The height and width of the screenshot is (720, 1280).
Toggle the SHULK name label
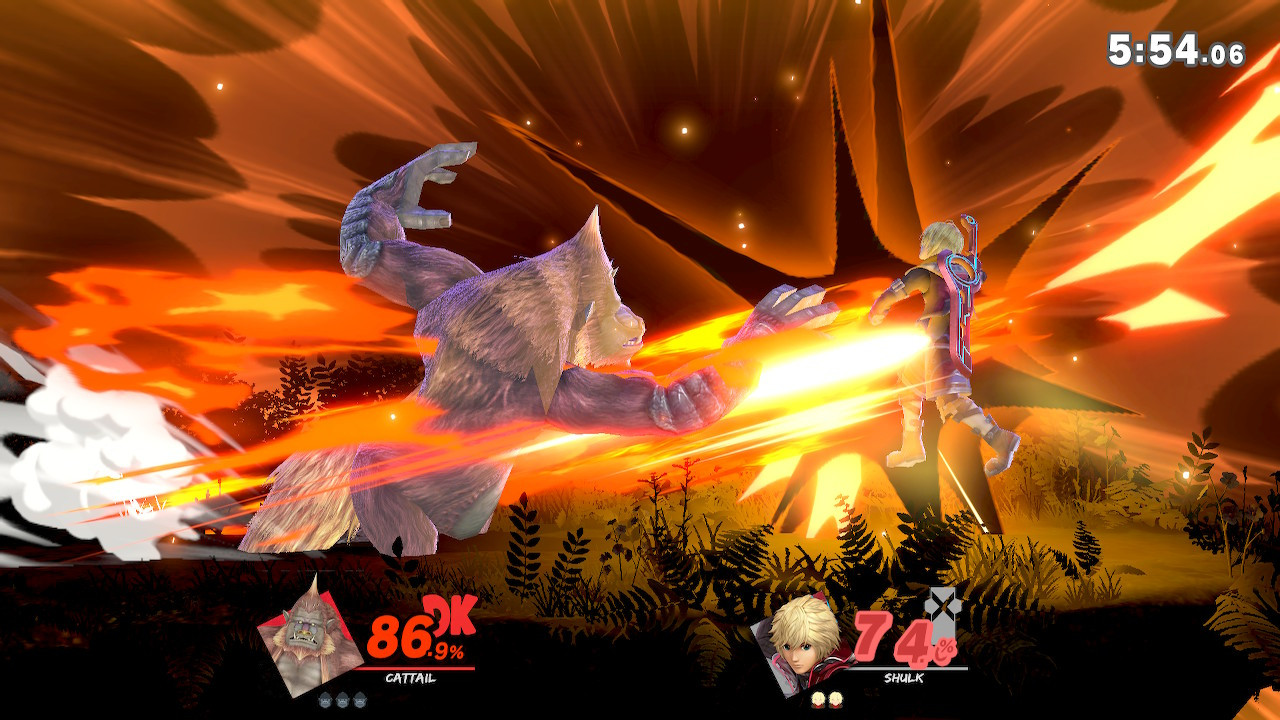pyautogui.click(x=903, y=678)
